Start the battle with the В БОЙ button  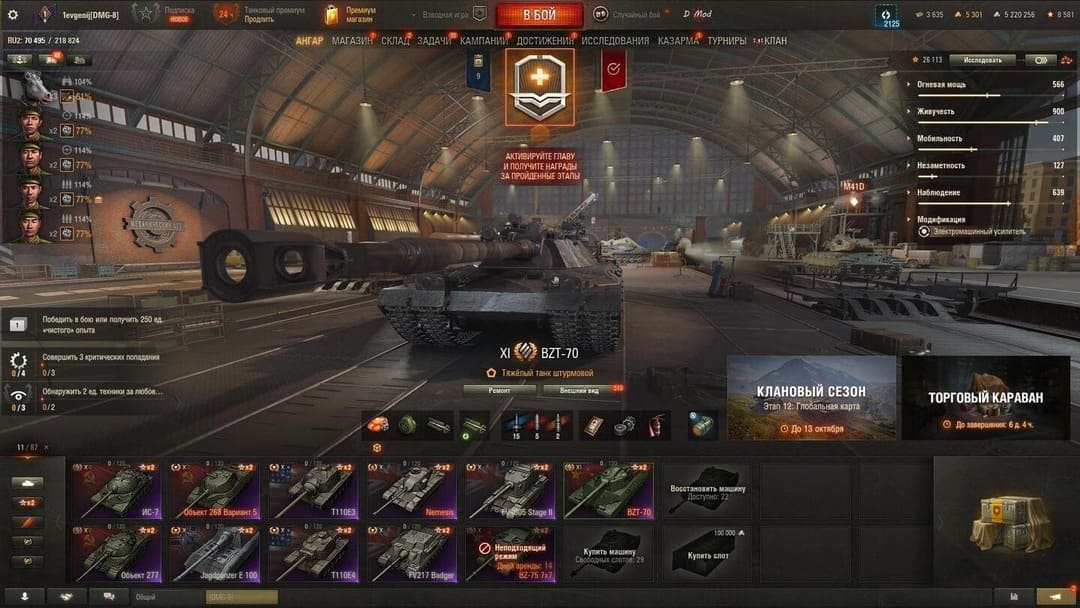click(x=539, y=14)
